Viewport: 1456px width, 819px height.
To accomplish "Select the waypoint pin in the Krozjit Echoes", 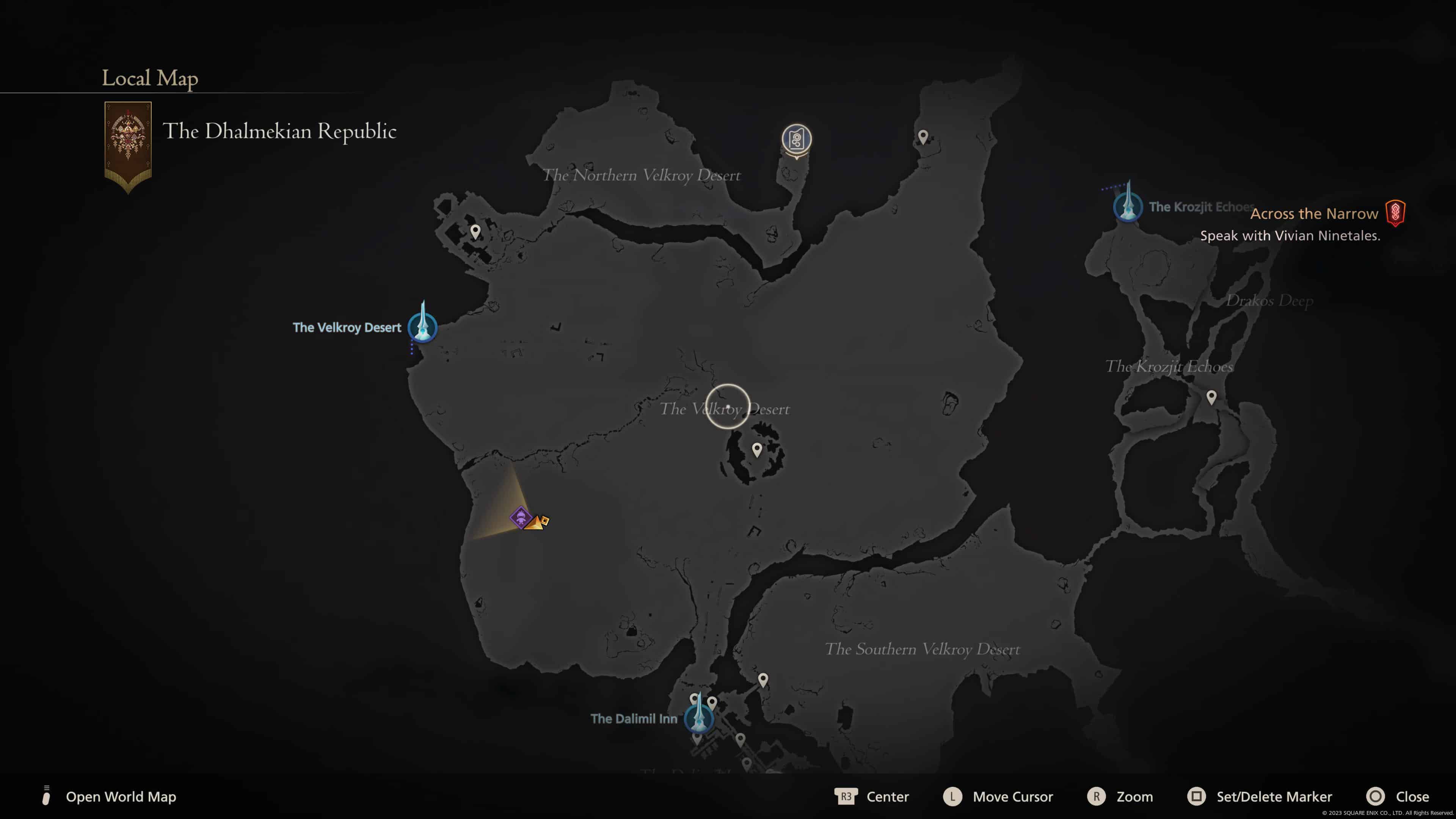I will pyautogui.click(x=1213, y=397).
